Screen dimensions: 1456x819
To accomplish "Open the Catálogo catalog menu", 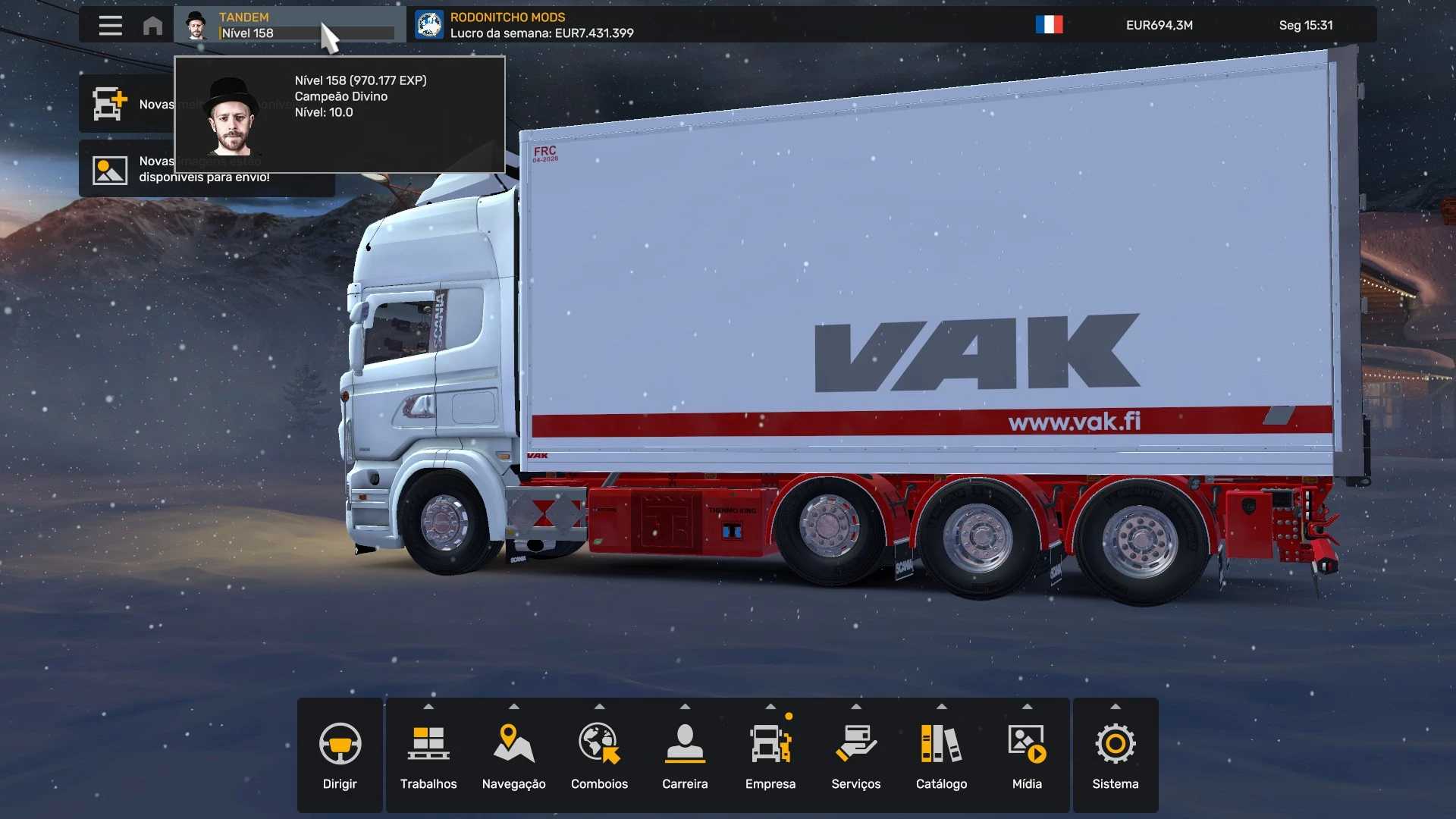I will [941, 755].
